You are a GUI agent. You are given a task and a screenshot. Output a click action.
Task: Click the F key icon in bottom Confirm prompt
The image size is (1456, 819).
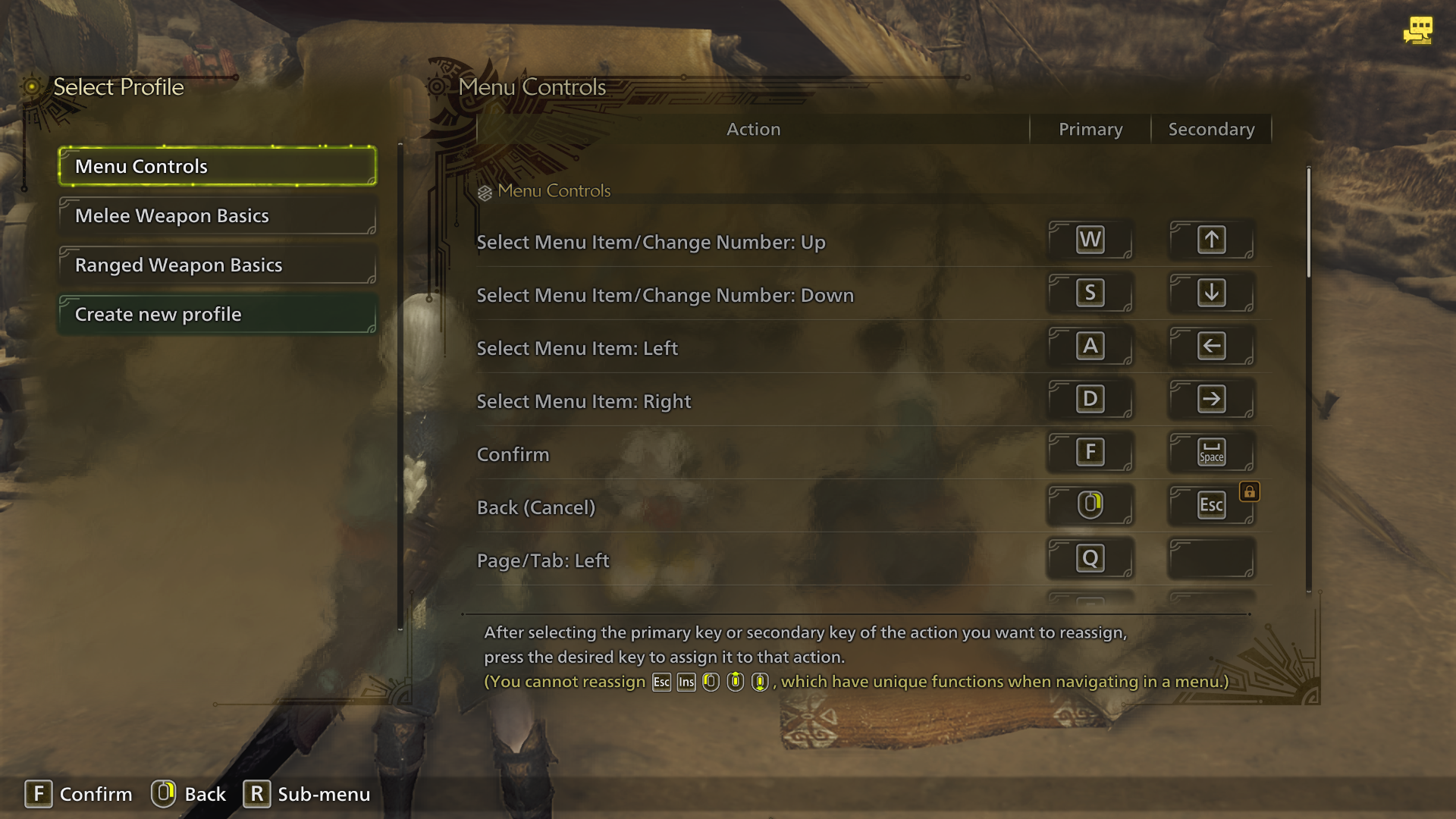coord(39,794)
